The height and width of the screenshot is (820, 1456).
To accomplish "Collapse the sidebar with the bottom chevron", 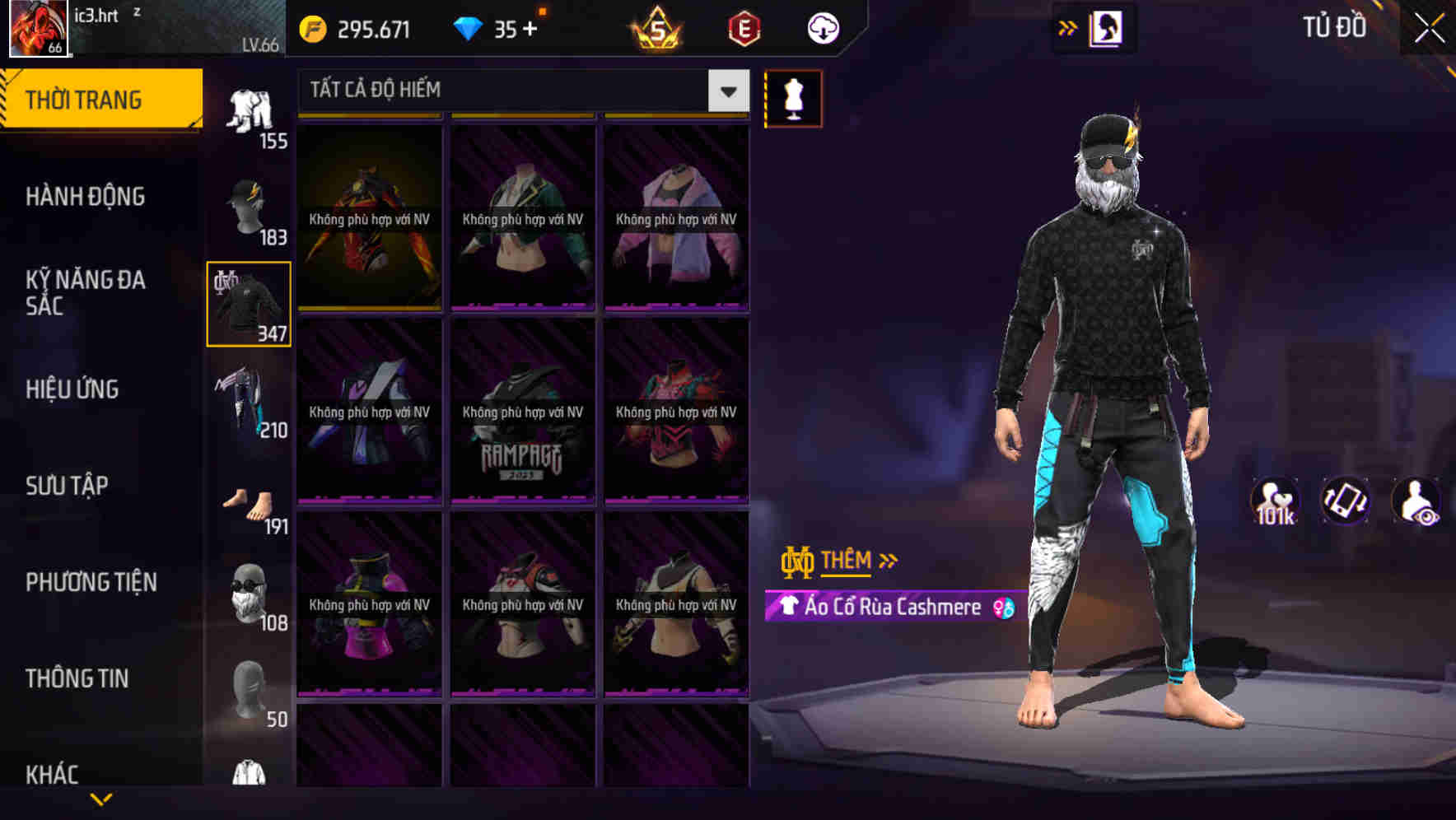I will tap(100, 797).
